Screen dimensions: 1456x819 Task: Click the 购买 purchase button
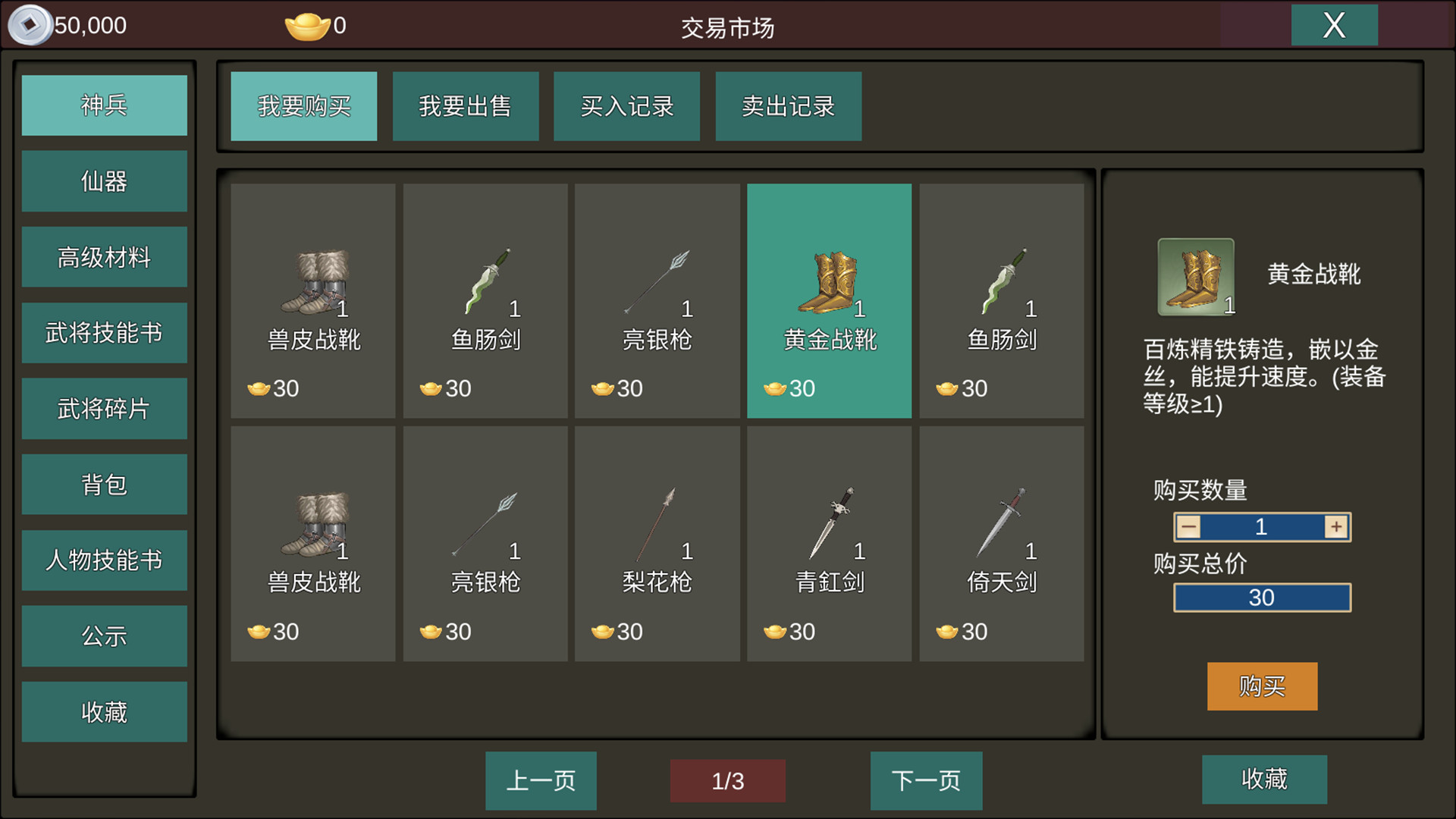1262,686
